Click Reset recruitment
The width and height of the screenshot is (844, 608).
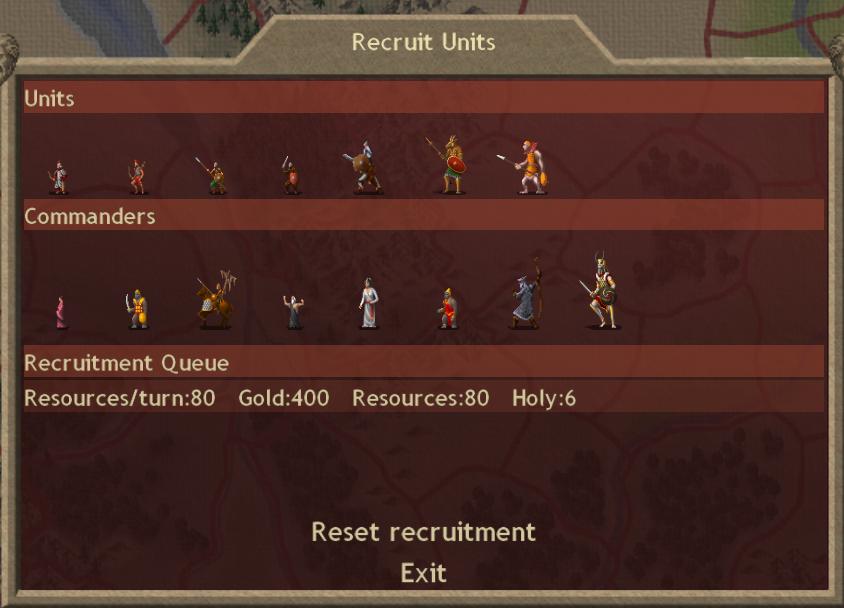423,532
